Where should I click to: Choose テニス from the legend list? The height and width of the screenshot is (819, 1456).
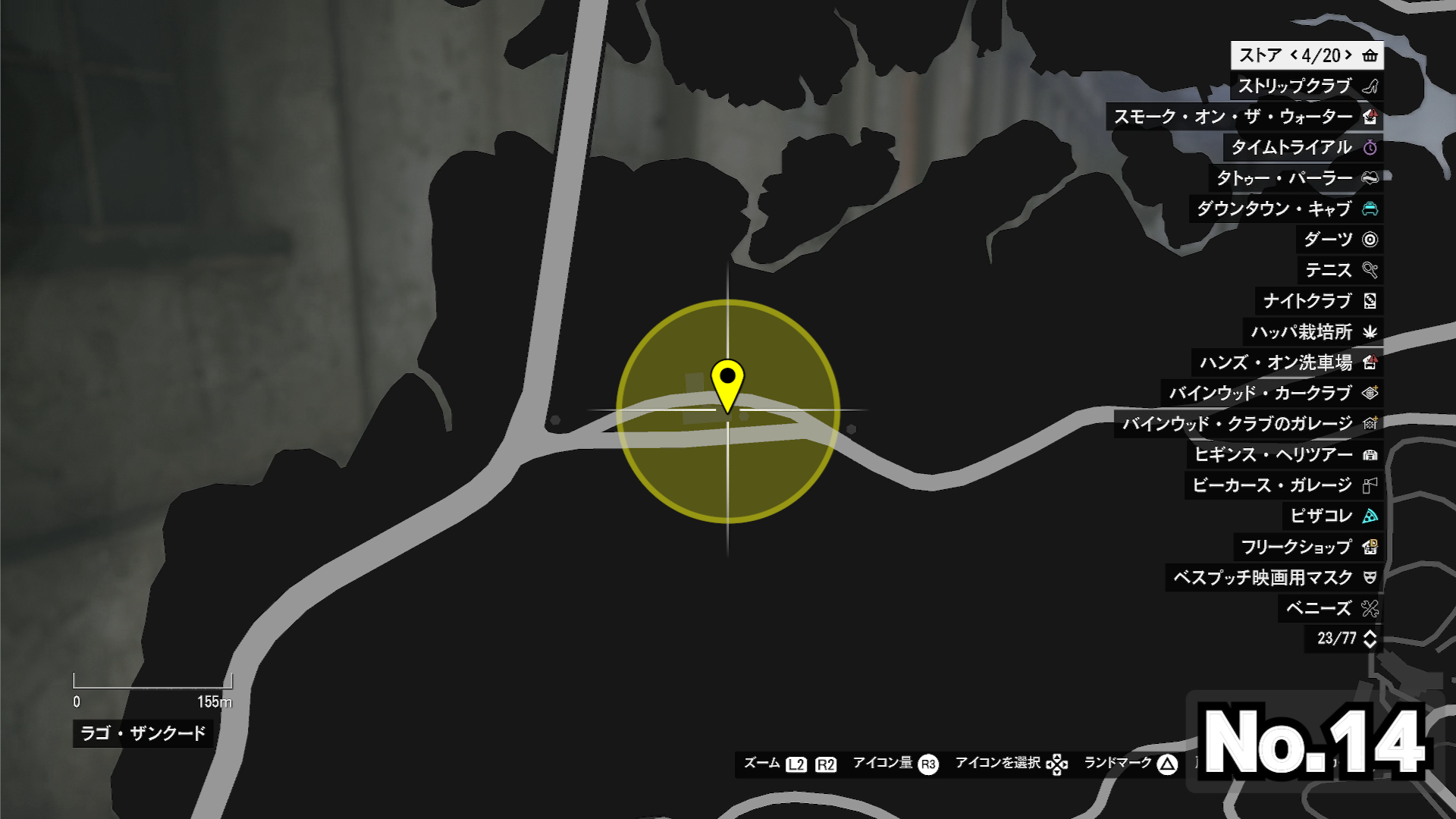1340,270
